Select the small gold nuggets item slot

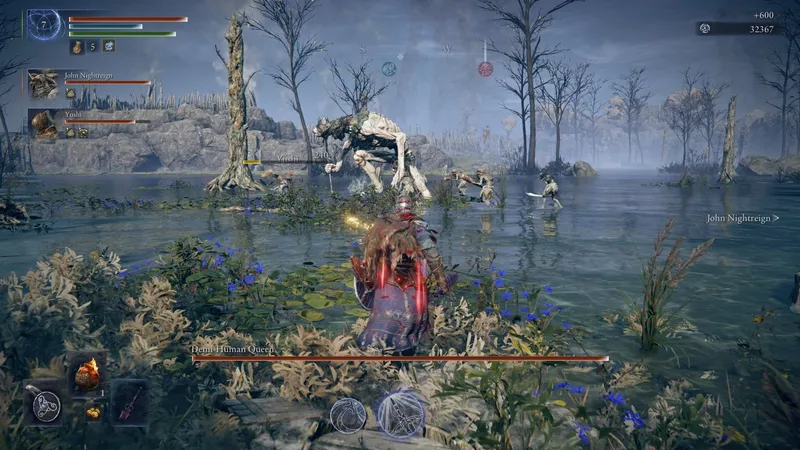point(91,411)
